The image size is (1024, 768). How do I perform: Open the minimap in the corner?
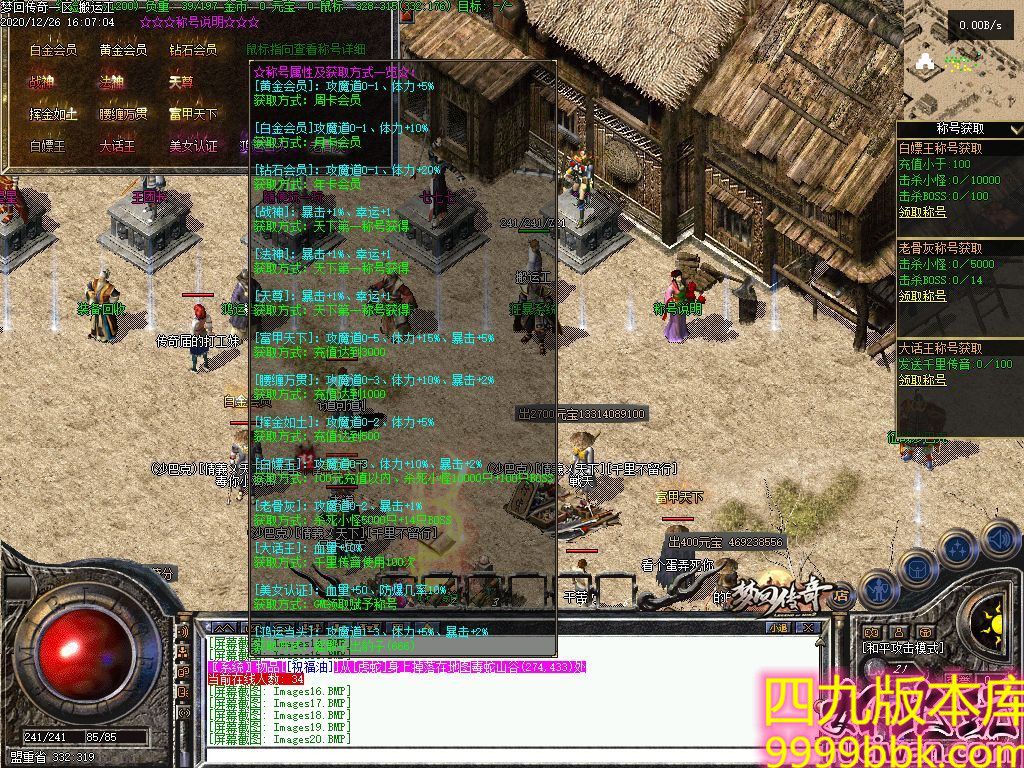coord(960,60)
